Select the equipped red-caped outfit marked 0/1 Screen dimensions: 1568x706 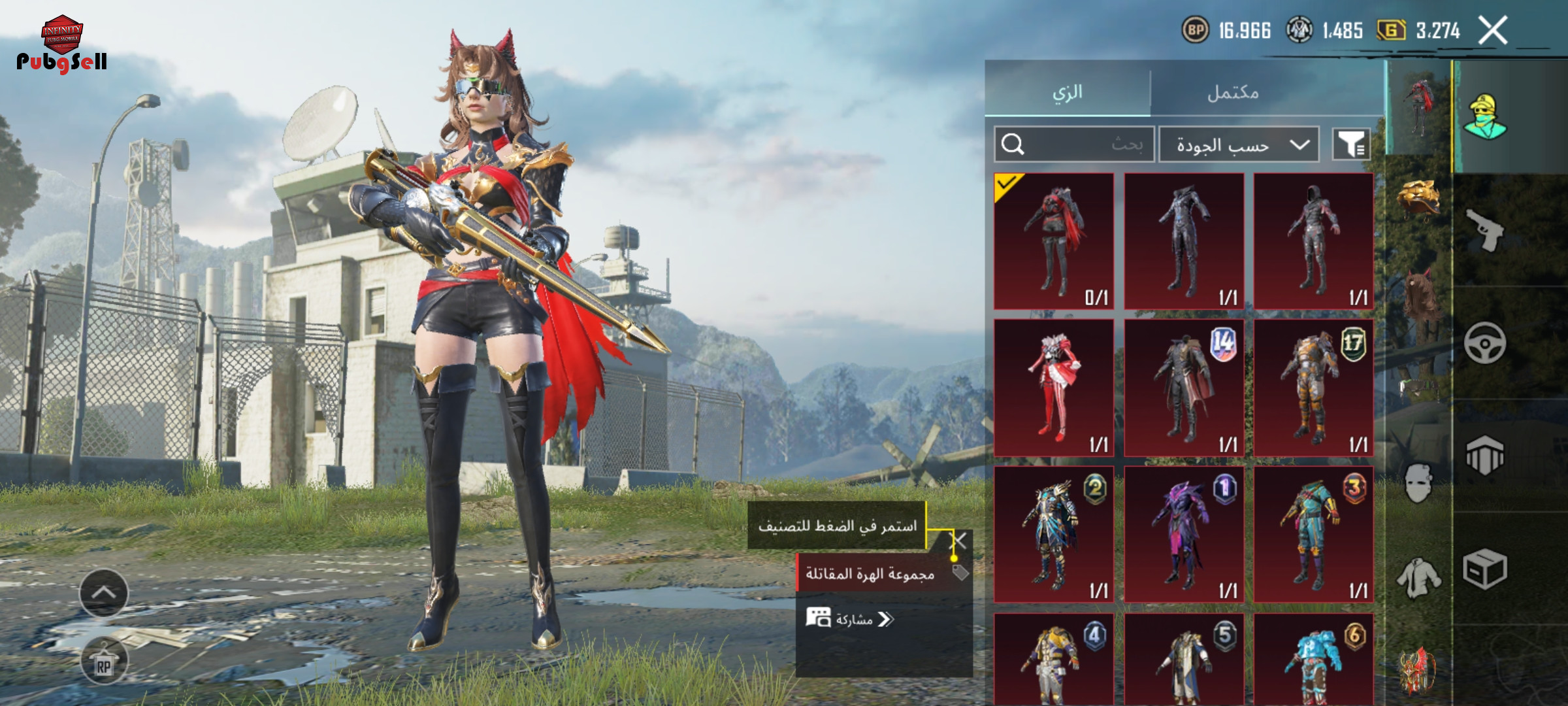[x=1054, y=241]
